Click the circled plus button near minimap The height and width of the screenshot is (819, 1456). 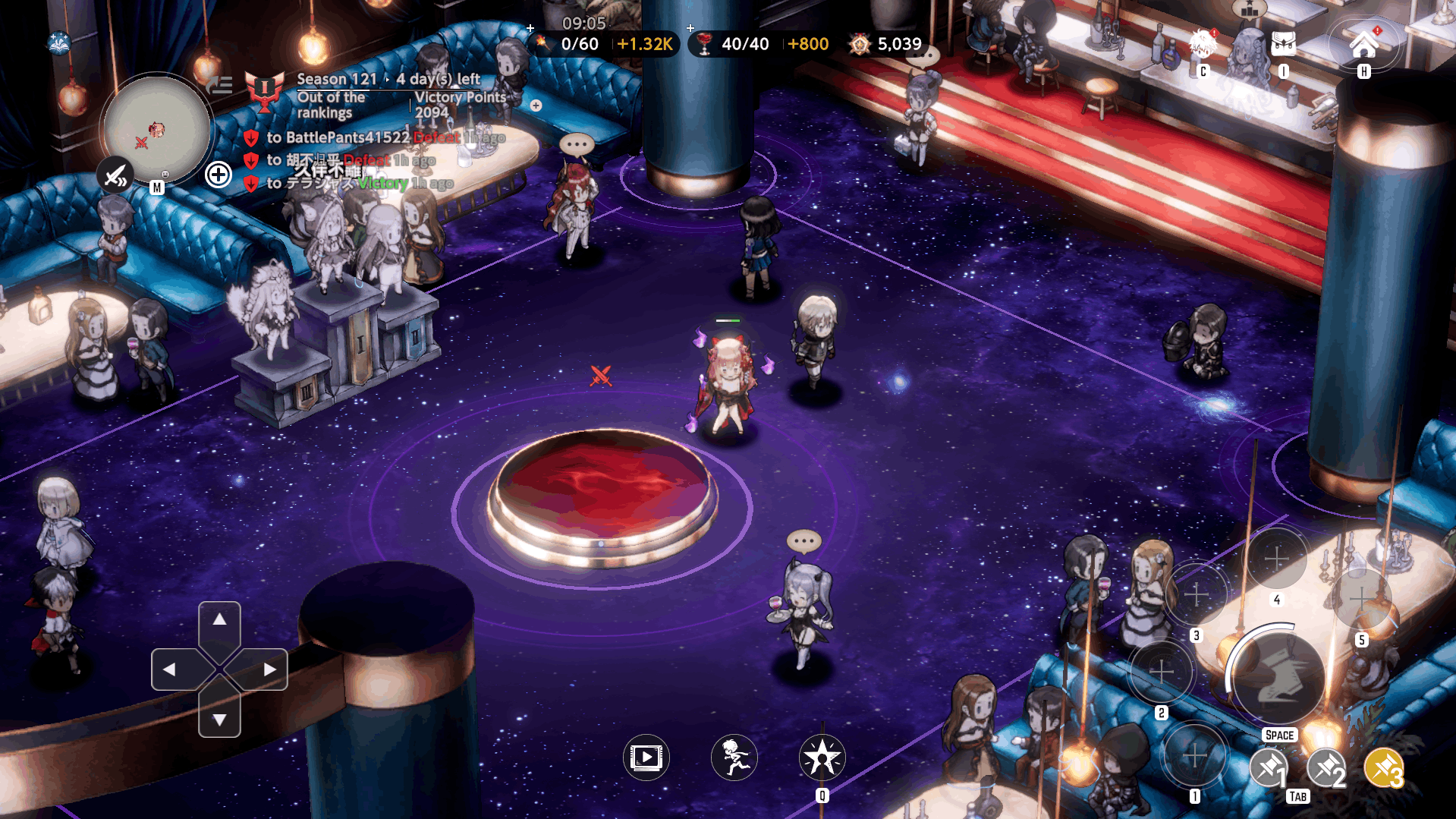coord(218,175)
